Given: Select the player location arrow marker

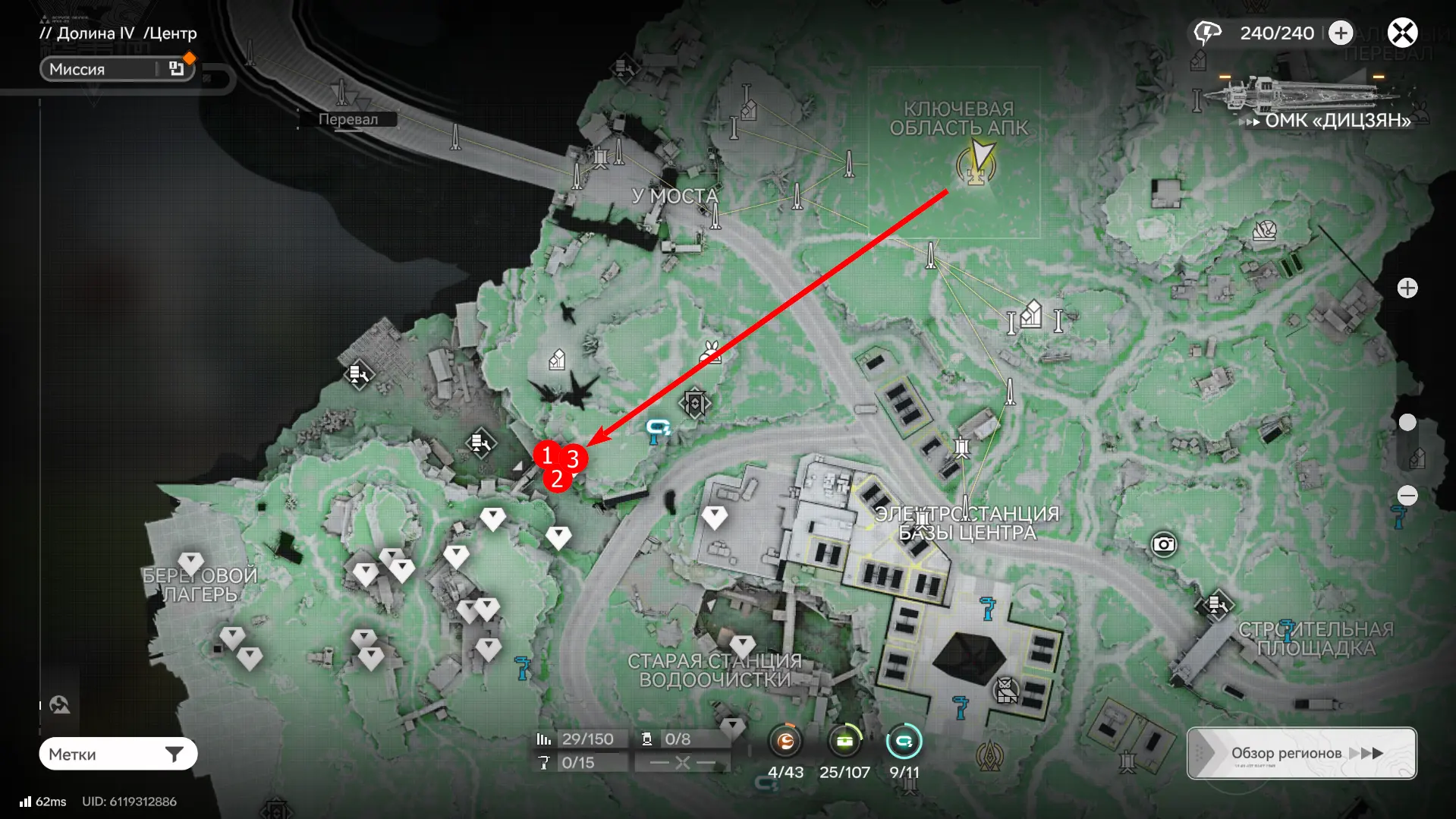Looking at the screenshot, I should (x=980, y=159).
